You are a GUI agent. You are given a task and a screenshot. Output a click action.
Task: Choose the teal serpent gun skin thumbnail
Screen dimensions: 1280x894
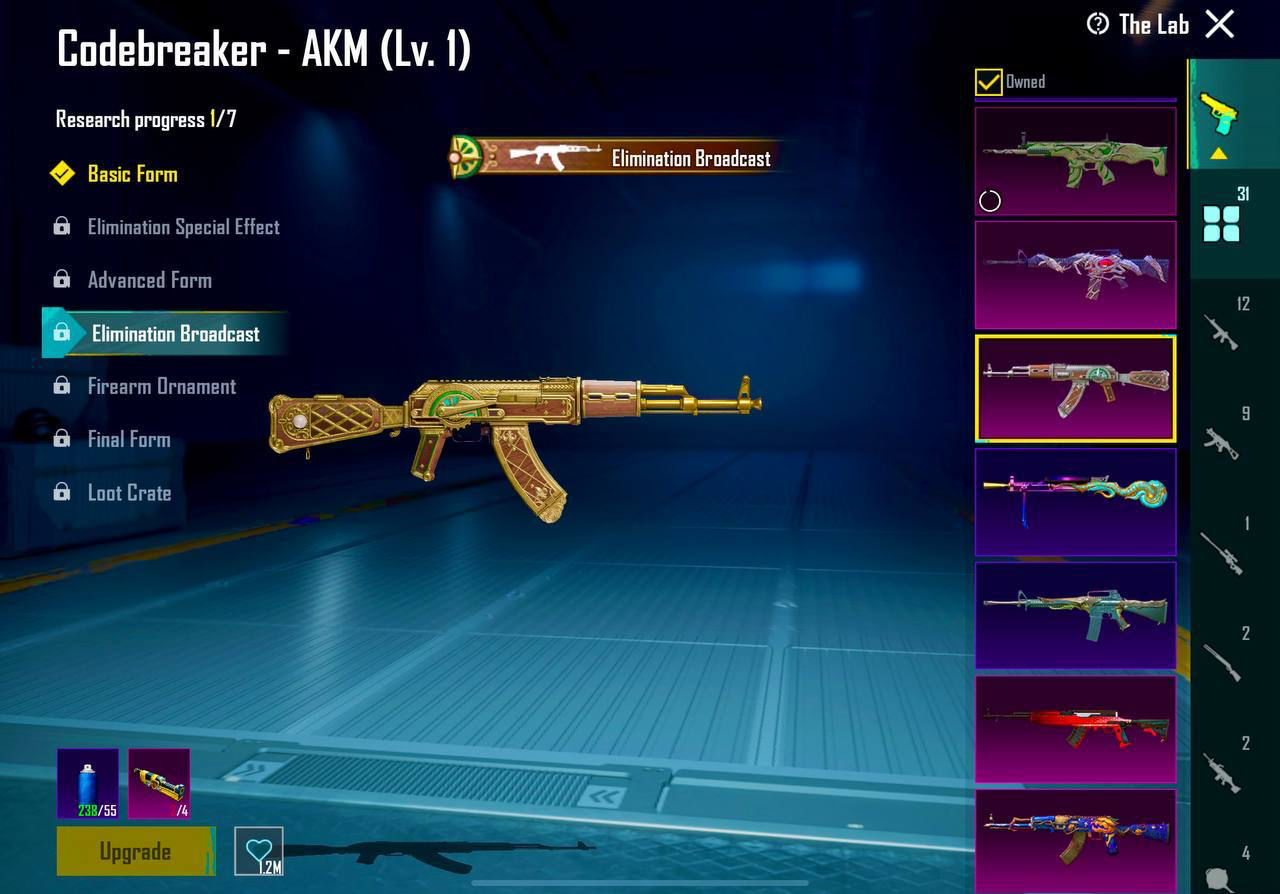pos(1075,502)
